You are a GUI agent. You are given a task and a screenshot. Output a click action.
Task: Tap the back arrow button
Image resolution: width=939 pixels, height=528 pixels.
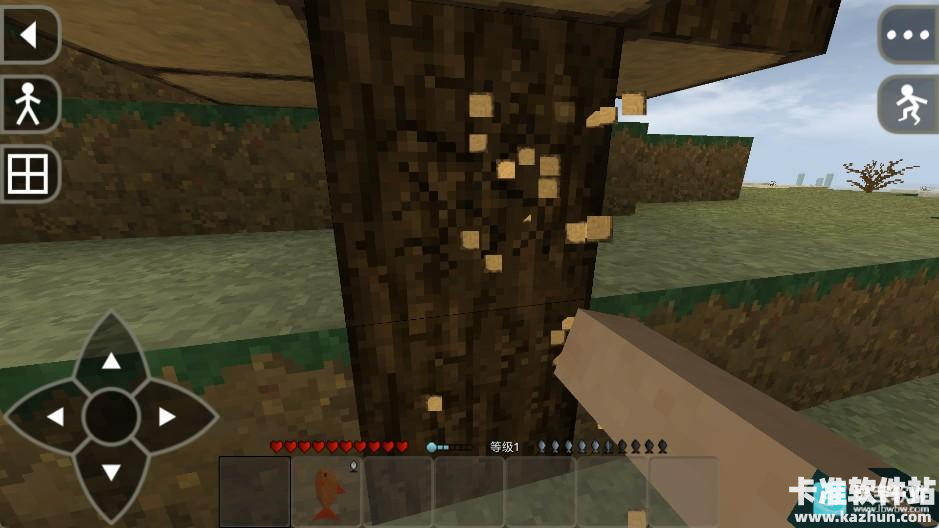(x=28, y=36)
